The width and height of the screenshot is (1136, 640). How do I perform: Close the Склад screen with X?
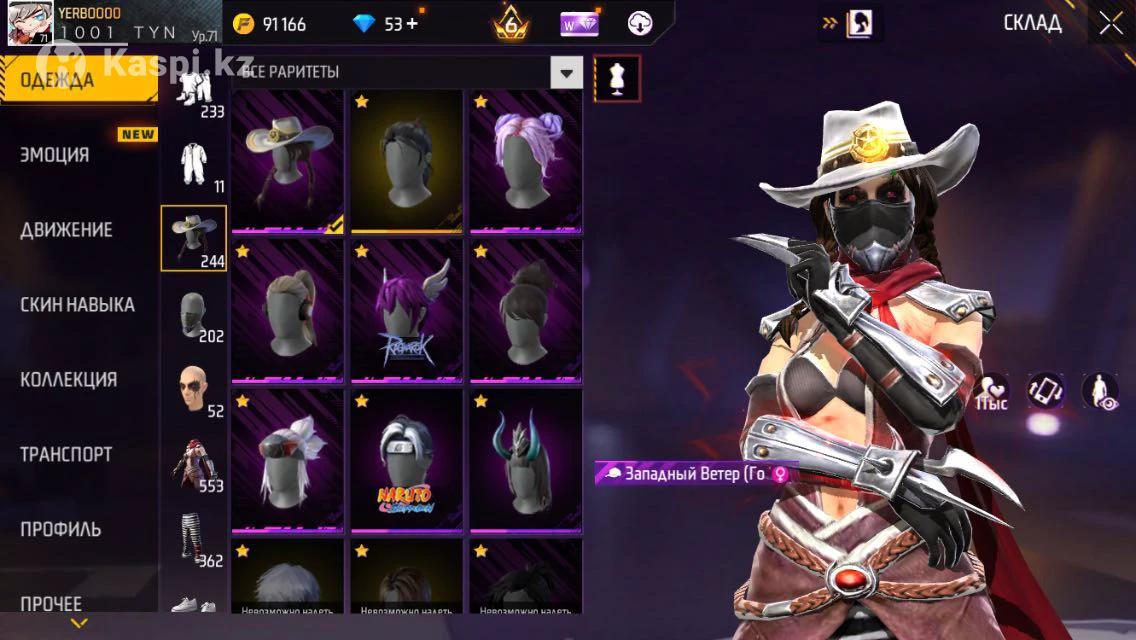click(1111, 24)
